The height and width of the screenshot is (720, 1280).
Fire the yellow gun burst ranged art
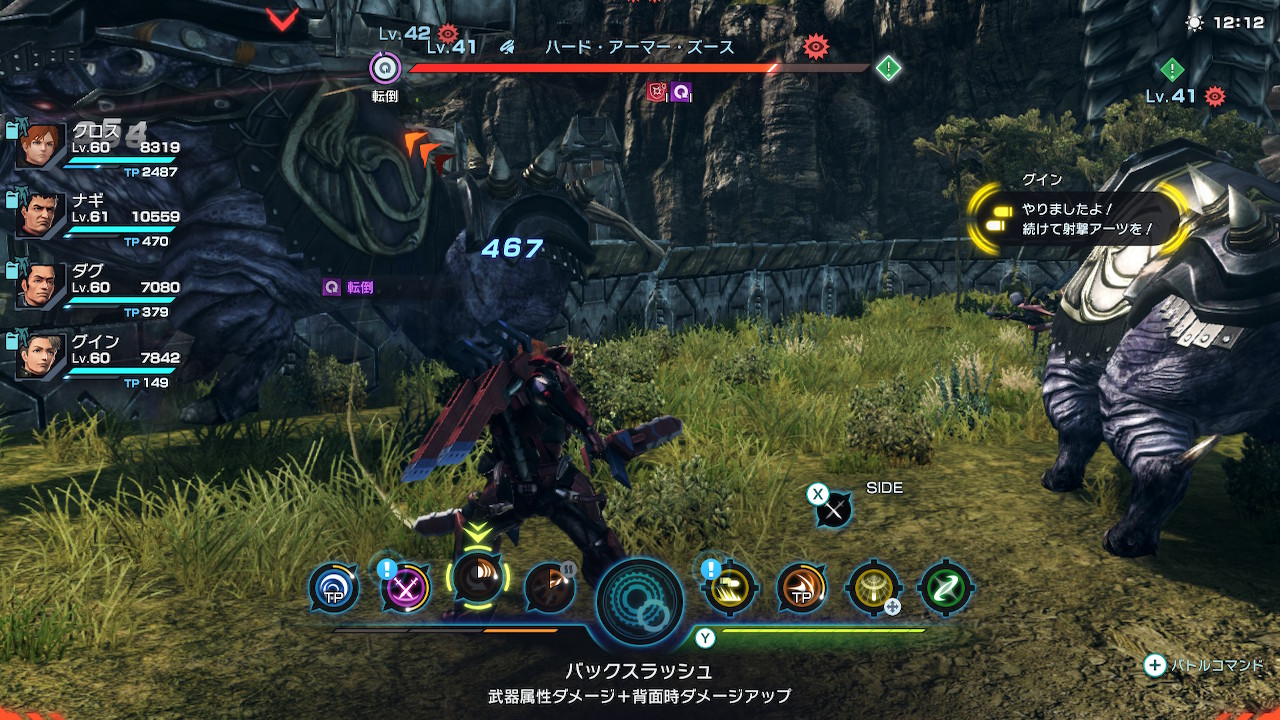point(730,588)
